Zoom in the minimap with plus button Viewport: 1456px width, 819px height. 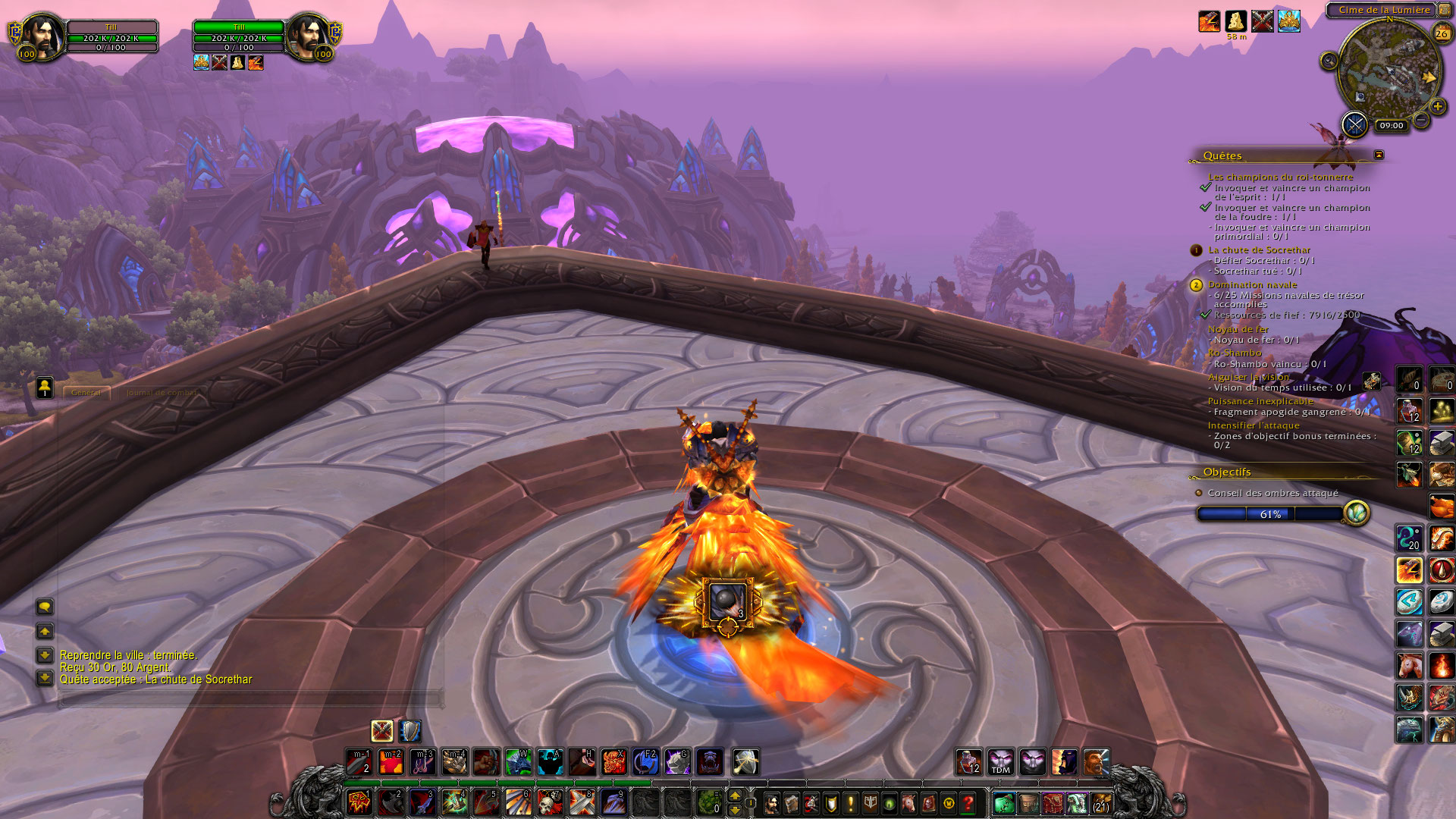(x=1437, y=107)
